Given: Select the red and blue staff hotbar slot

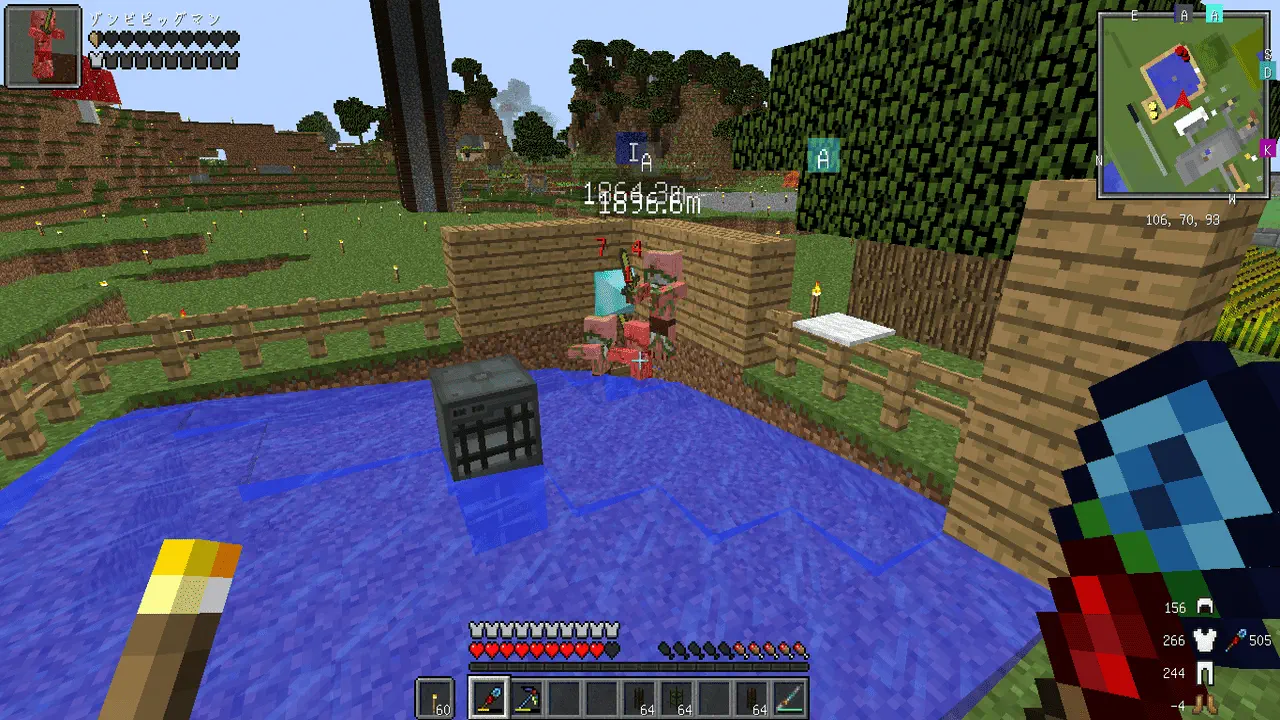Looking at the screenshot, I should tap(490, 697).
